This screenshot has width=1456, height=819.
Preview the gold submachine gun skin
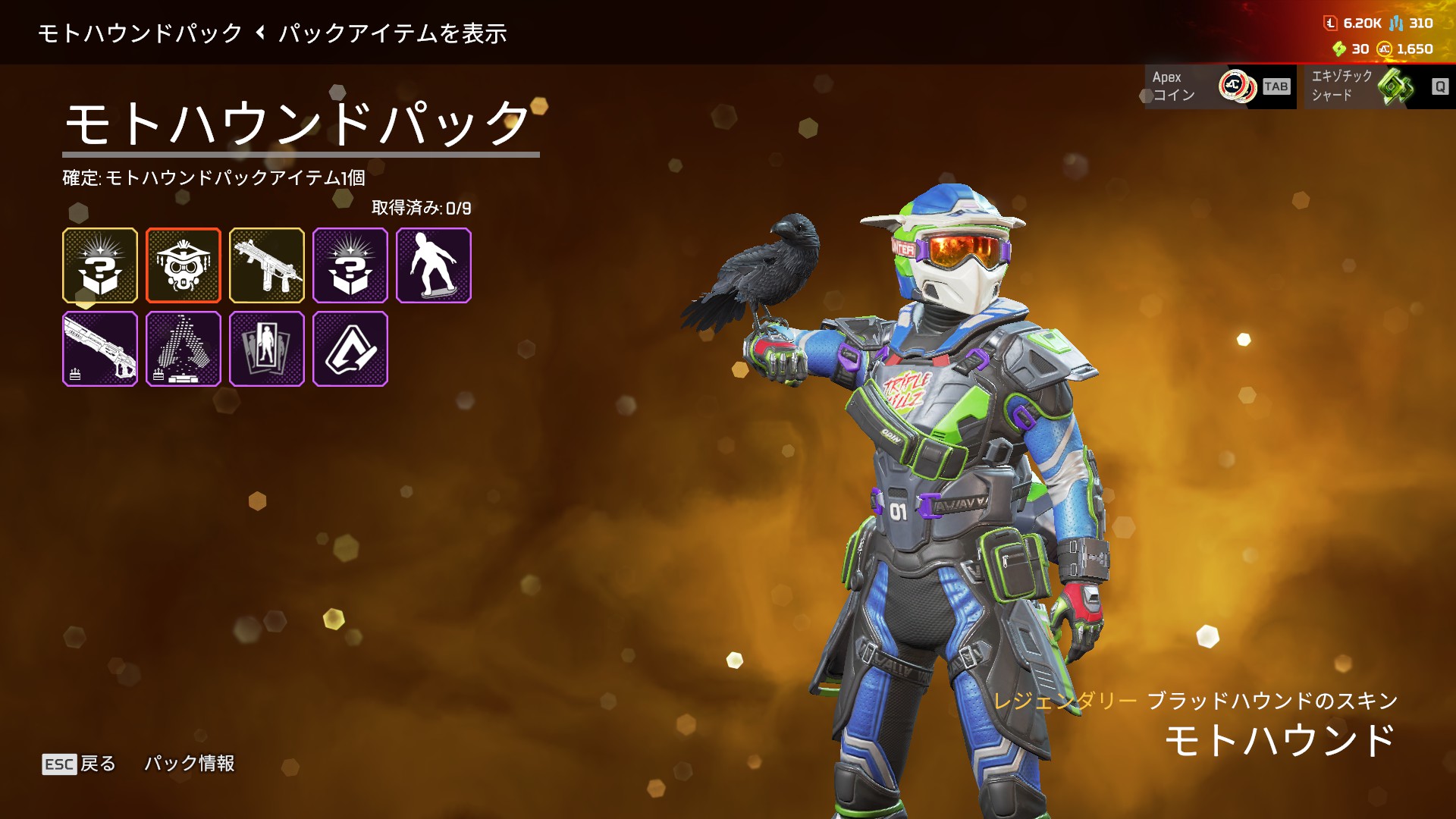click(267, 265)
